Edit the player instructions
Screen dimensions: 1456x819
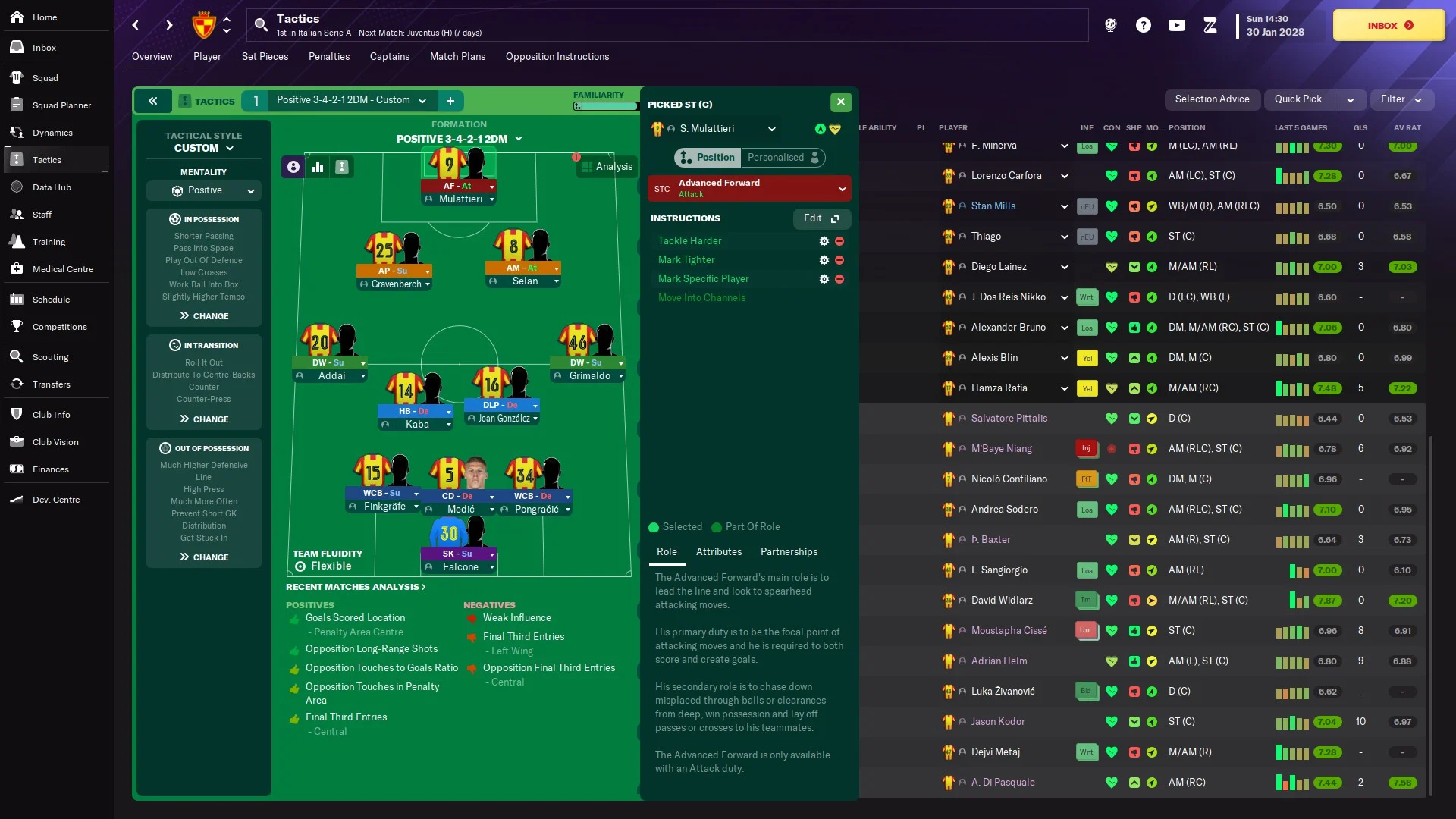[x=821, y=218]
